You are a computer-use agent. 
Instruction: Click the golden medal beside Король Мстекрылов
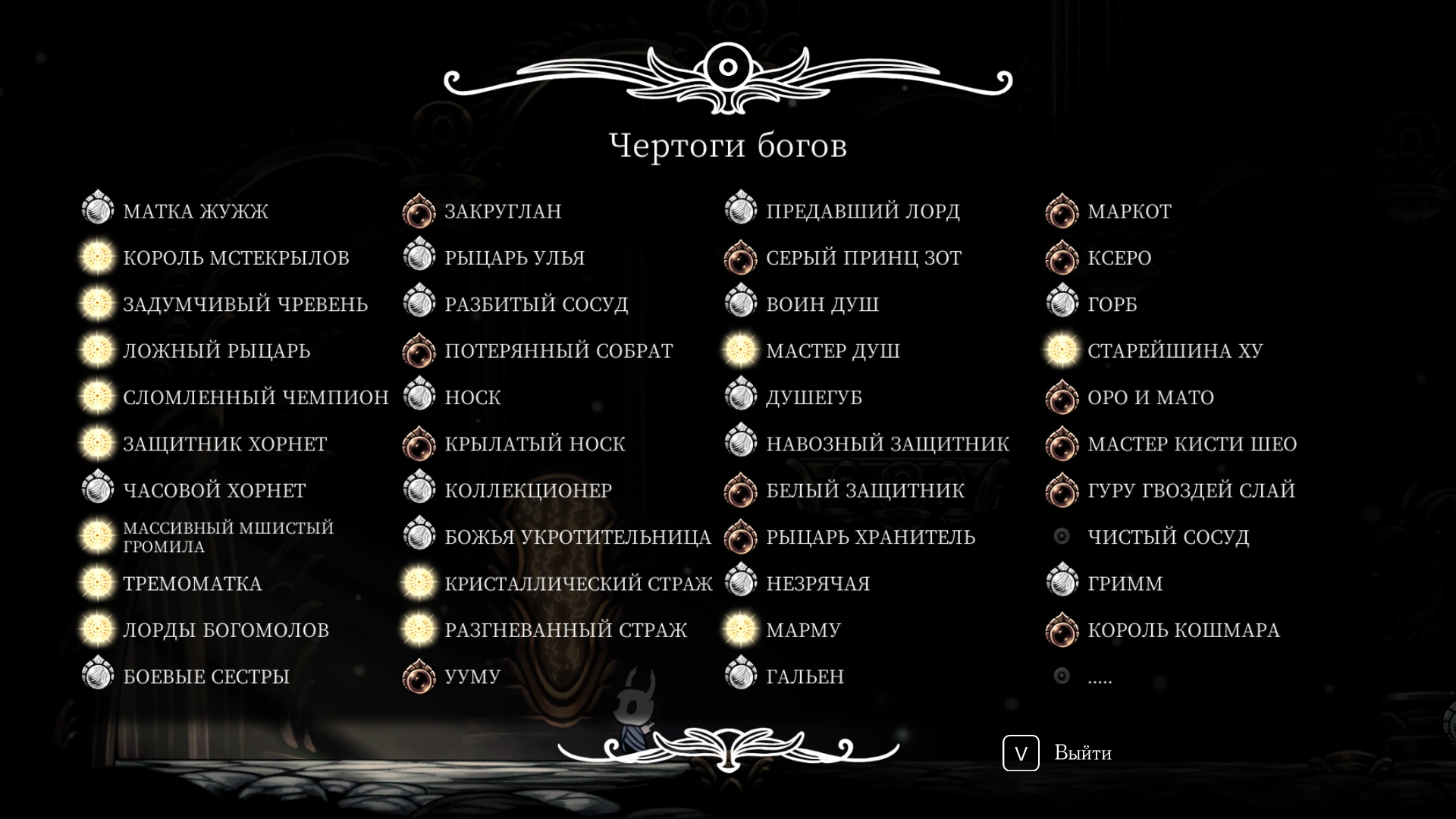(x=97, y=257)
